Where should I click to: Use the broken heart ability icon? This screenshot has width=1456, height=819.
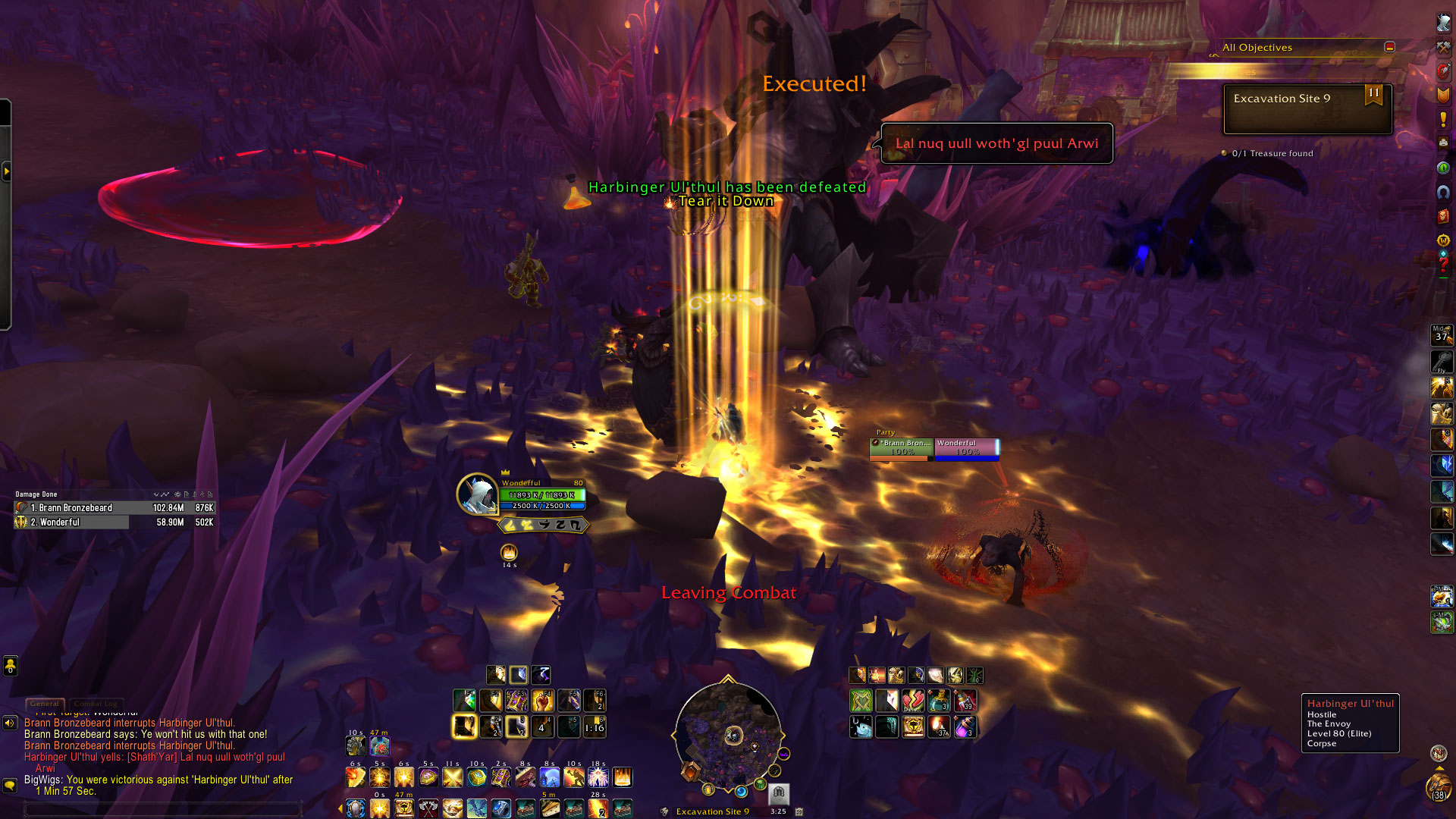click(913, 701)
